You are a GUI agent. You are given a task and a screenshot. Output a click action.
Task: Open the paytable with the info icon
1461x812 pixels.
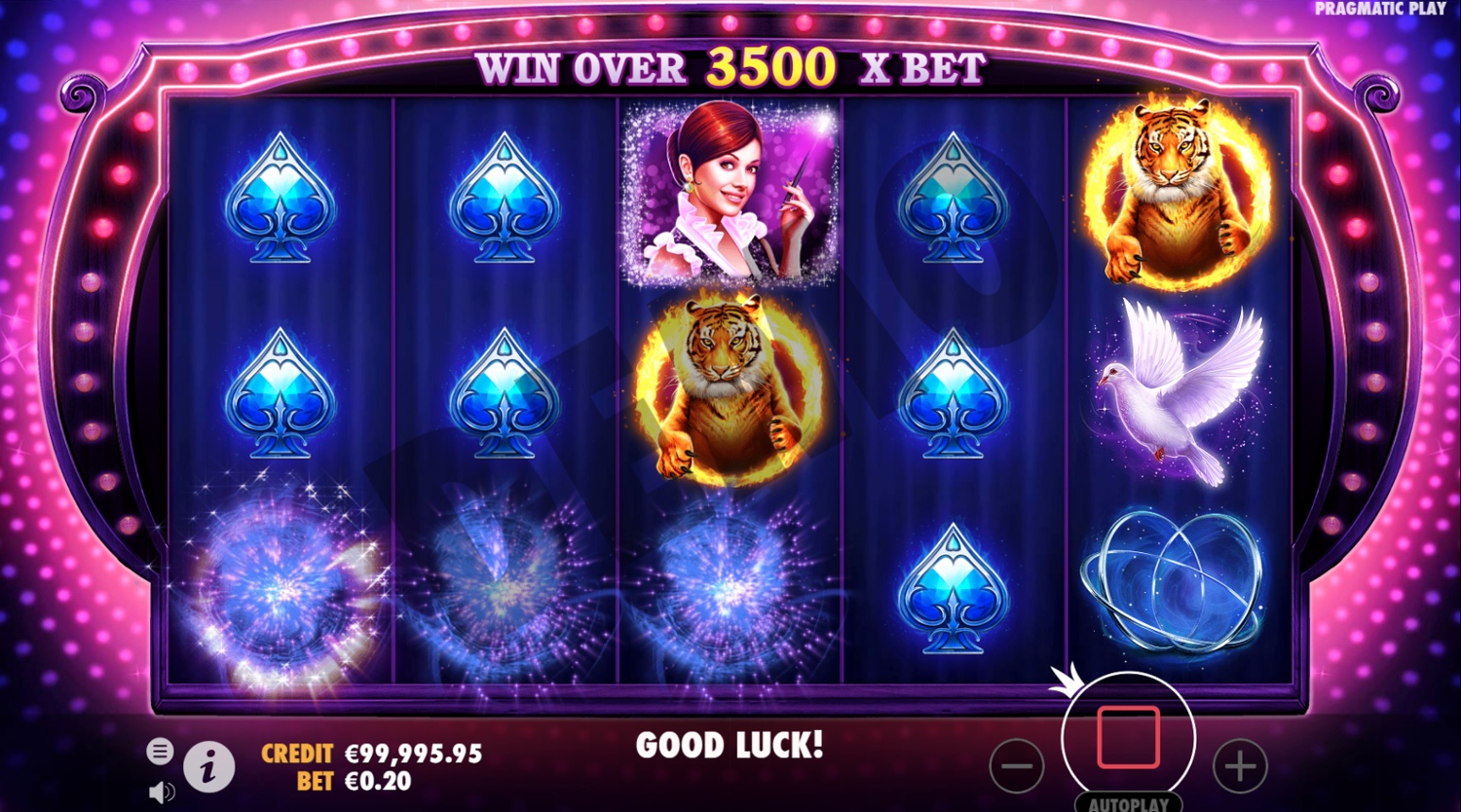click(x=207, y=766)
